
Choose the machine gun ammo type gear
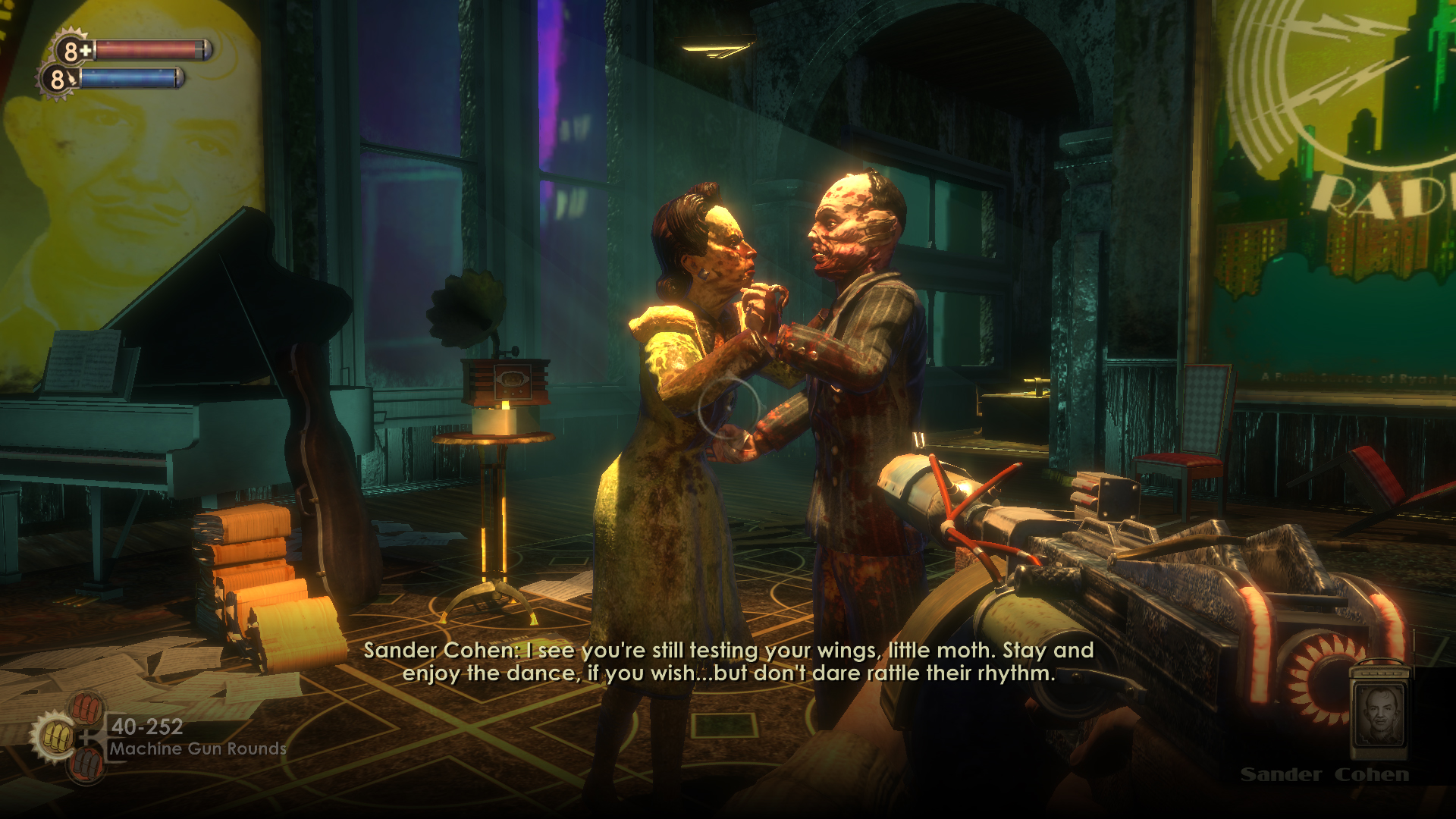[53, 736]
